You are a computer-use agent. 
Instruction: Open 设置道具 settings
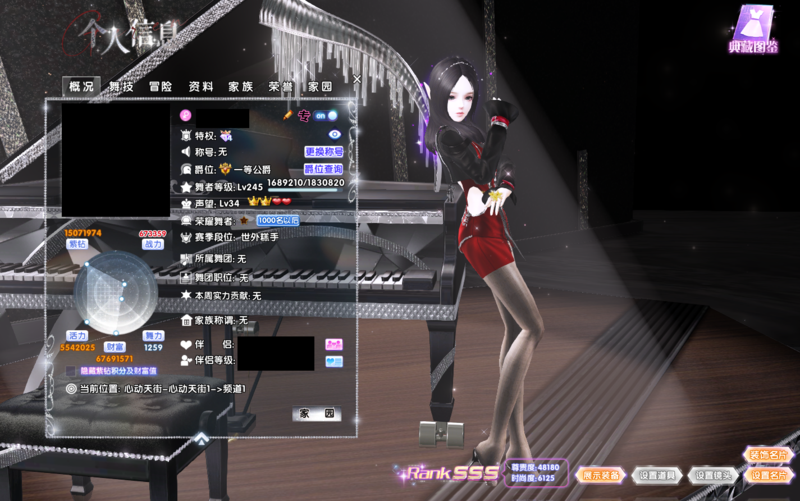(658, 475)
